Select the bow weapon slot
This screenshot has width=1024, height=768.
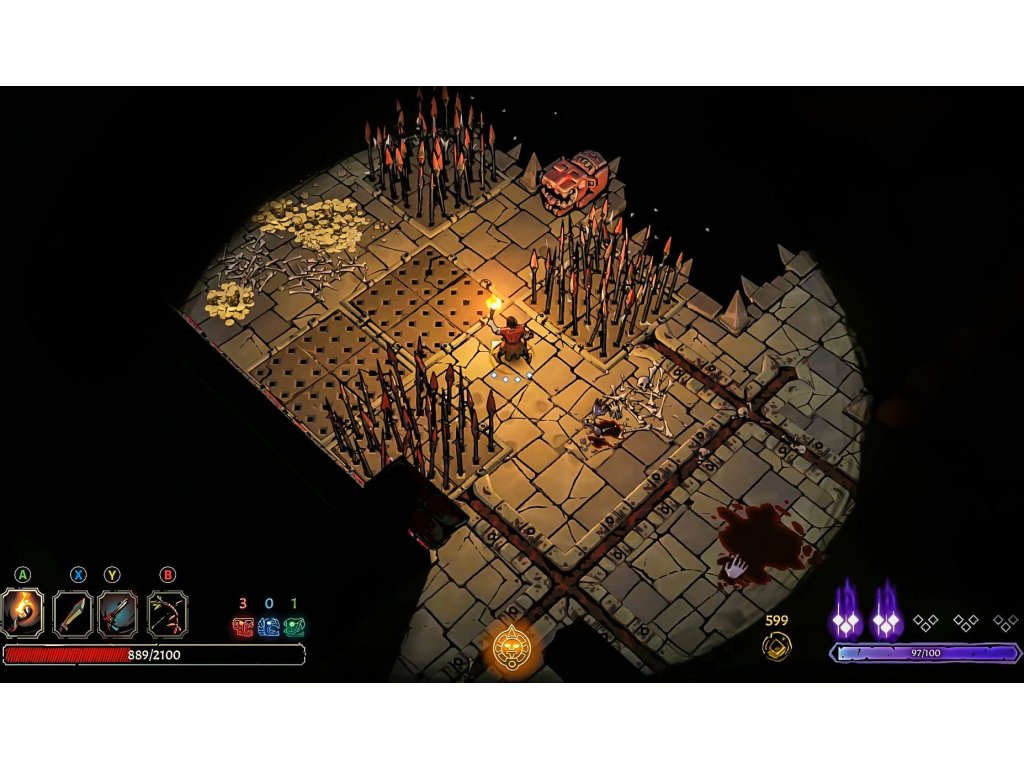[167, 614]
